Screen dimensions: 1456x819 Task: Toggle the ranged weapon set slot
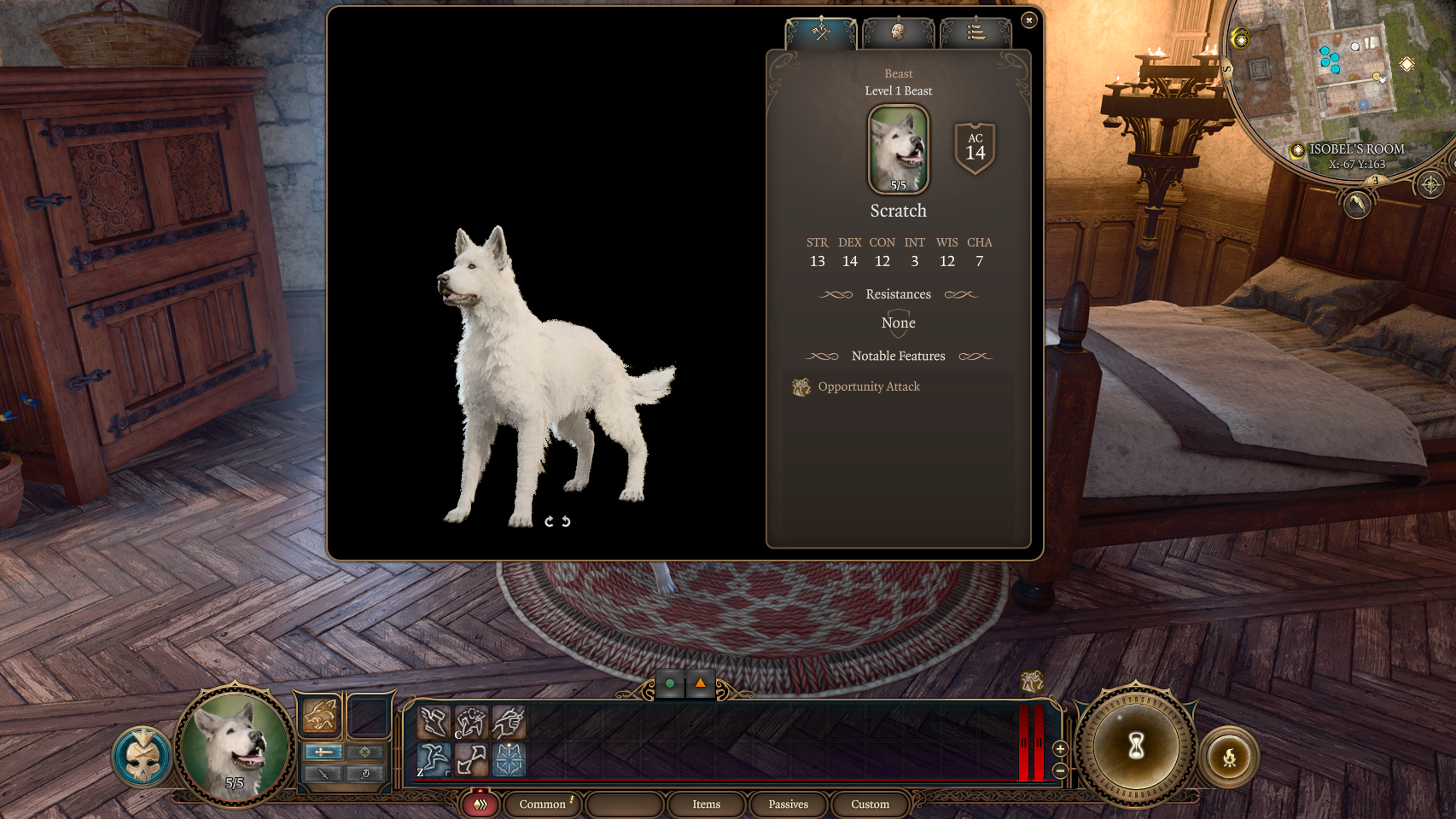[x=364, y=752]
